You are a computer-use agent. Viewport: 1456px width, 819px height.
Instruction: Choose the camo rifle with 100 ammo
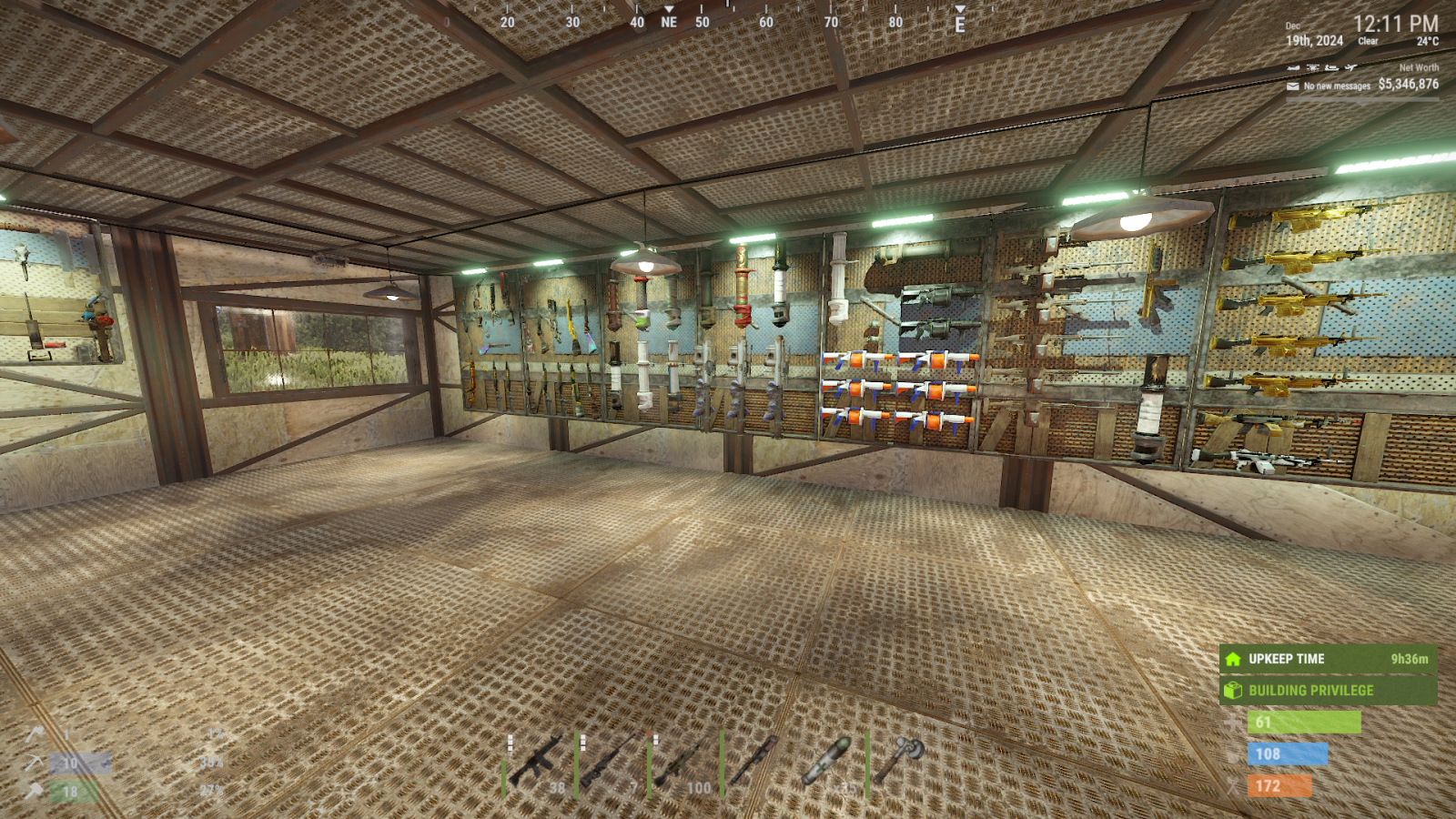[681, 763]
